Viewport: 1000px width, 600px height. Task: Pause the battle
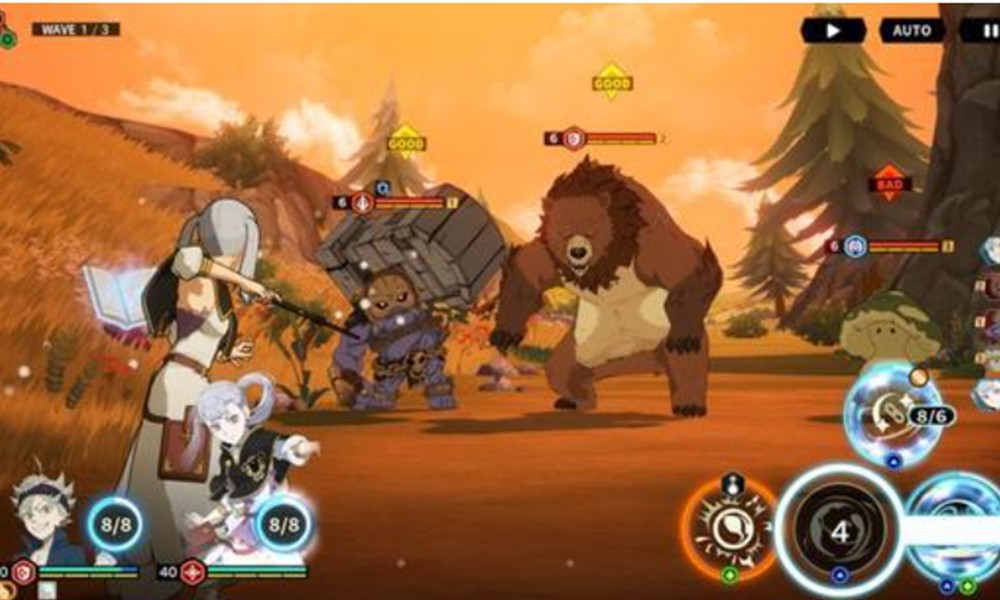click(x=978, y=30)
